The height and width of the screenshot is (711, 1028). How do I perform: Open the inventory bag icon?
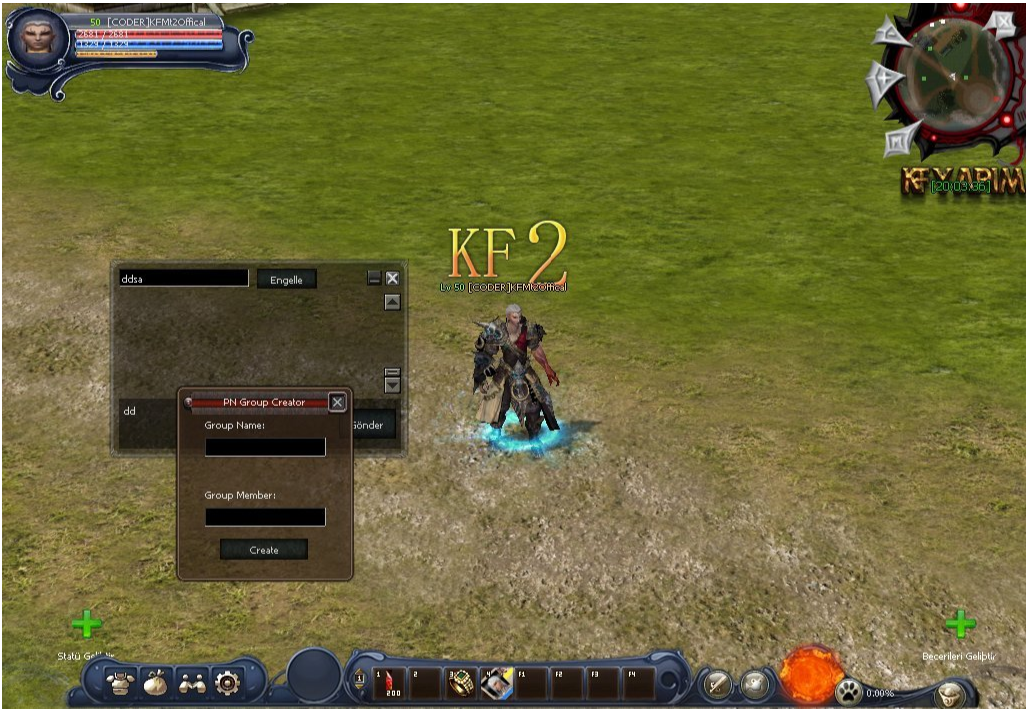pos(155,684)
